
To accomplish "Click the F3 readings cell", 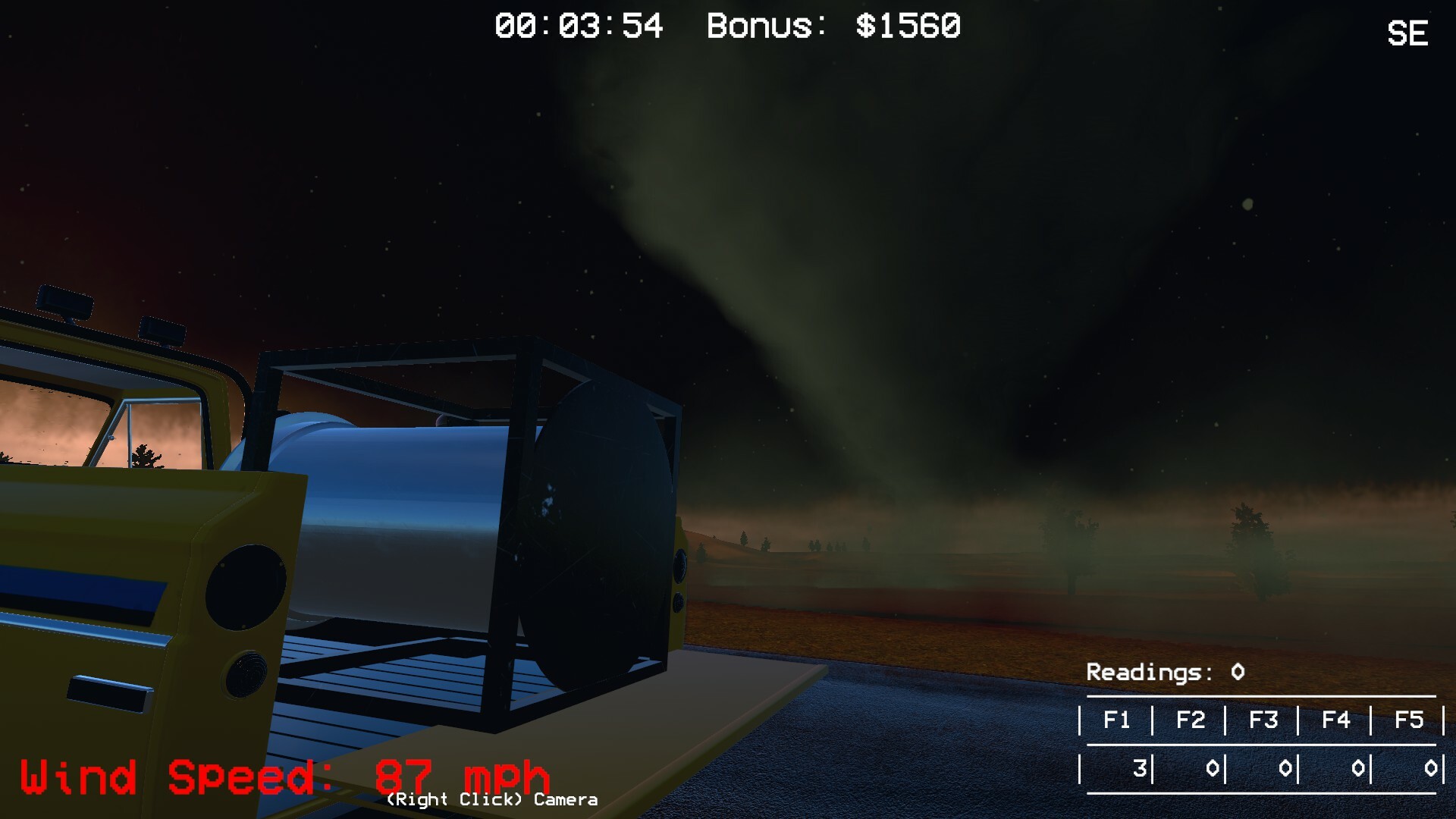I will 1265,720.
